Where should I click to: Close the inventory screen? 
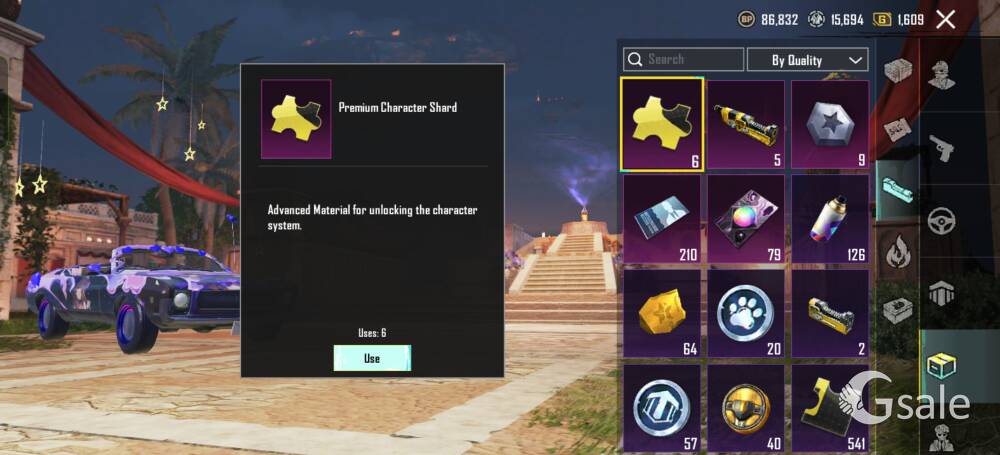(x=945, y=19)
